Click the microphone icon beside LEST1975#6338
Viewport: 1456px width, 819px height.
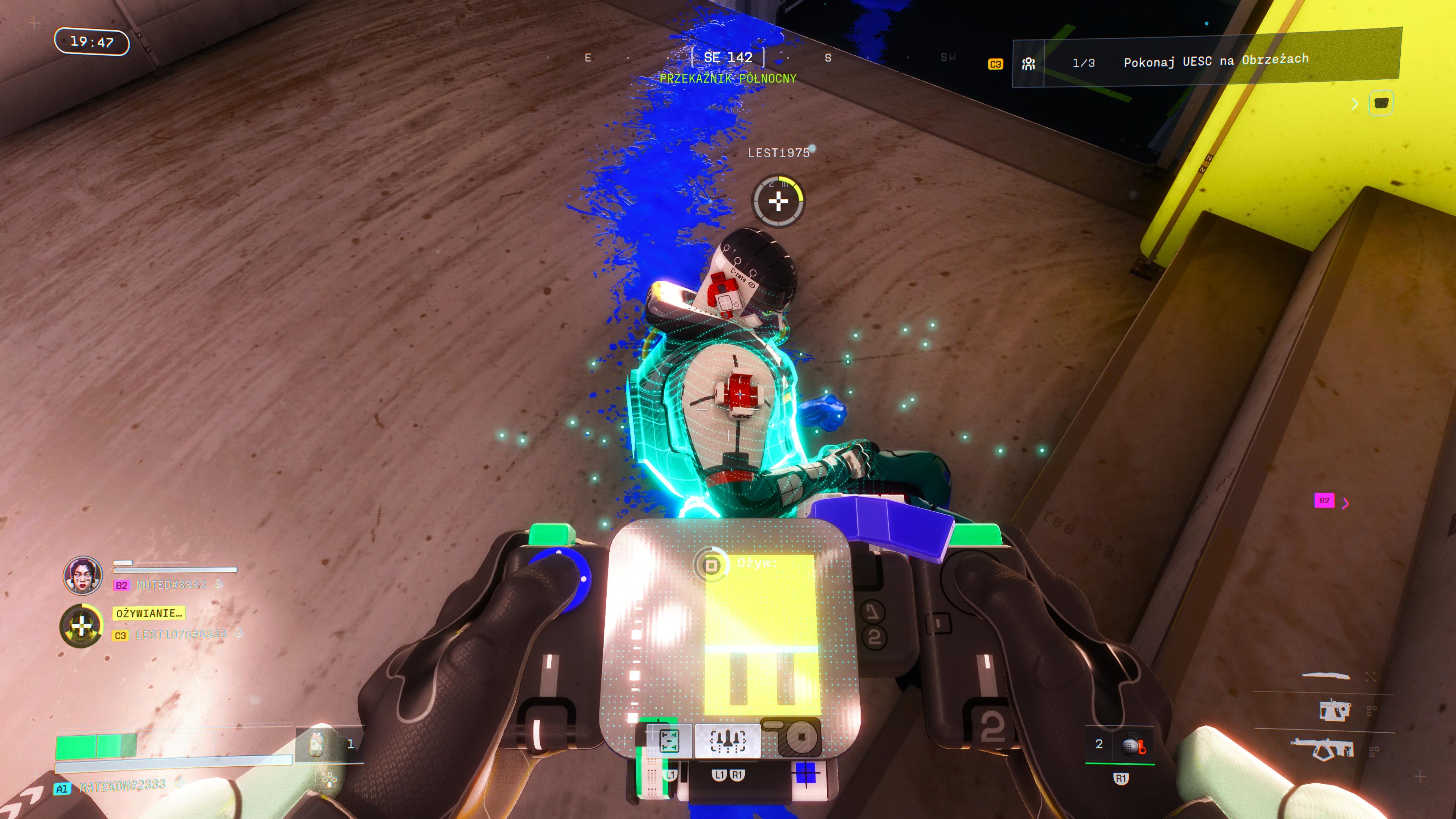click(239, 633)
